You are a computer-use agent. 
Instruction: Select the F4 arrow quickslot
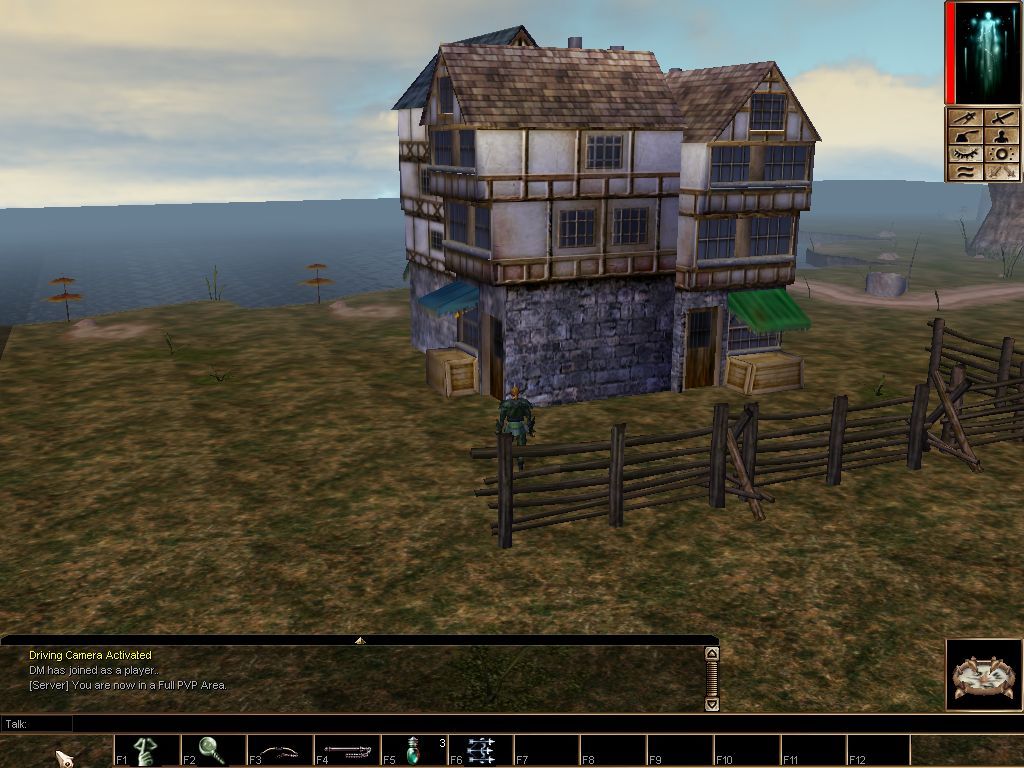[346, 750]
